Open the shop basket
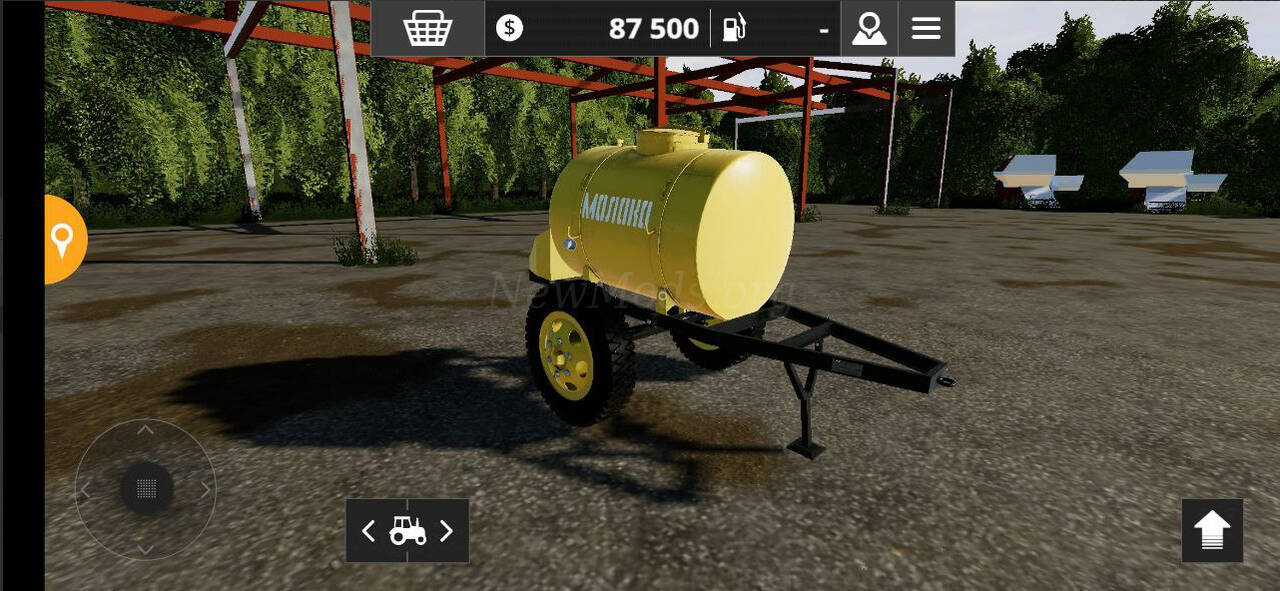The height and width of the screenshot is (591, 1280). 428,28
